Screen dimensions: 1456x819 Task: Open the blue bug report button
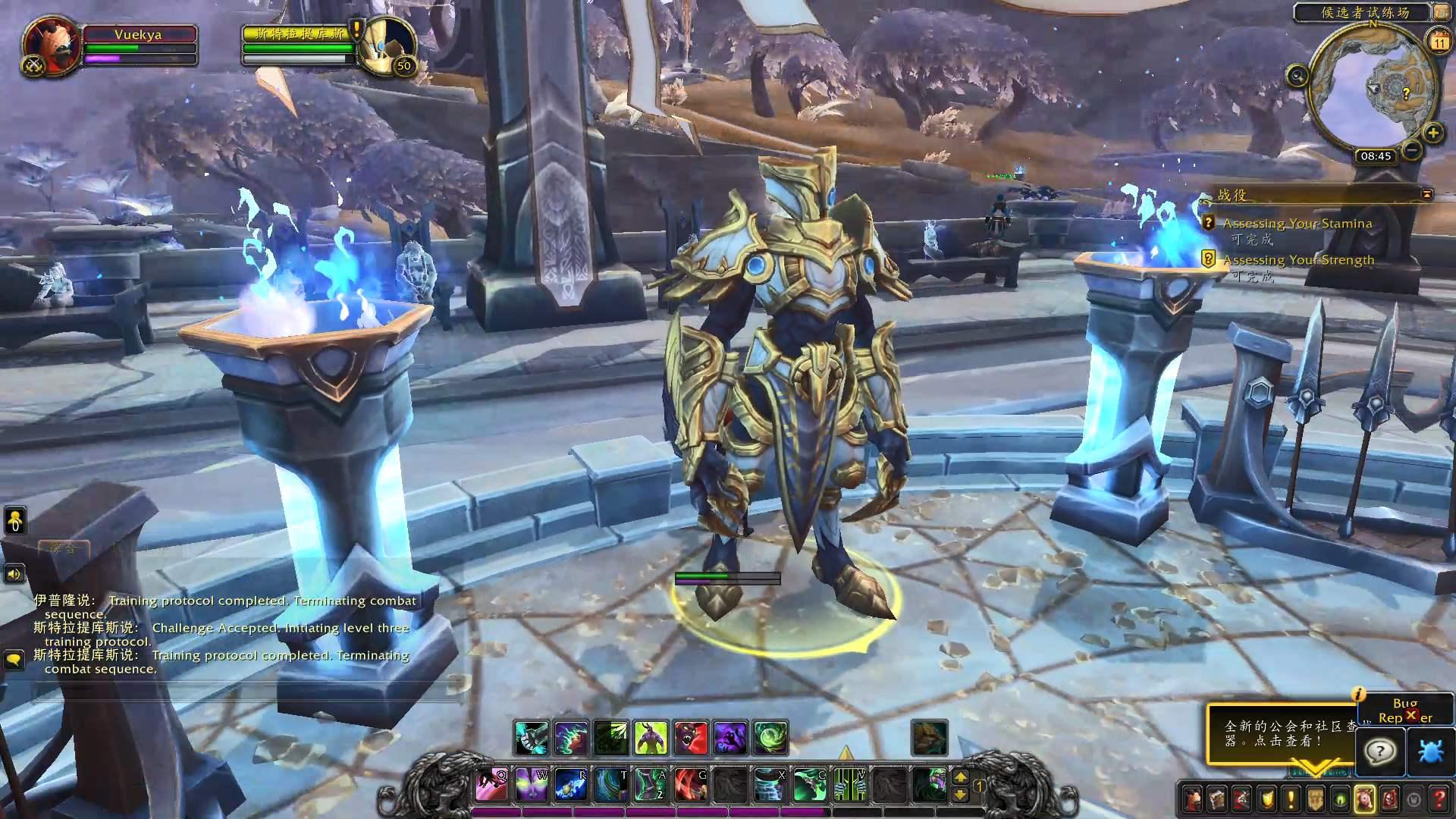(1429, 752)
